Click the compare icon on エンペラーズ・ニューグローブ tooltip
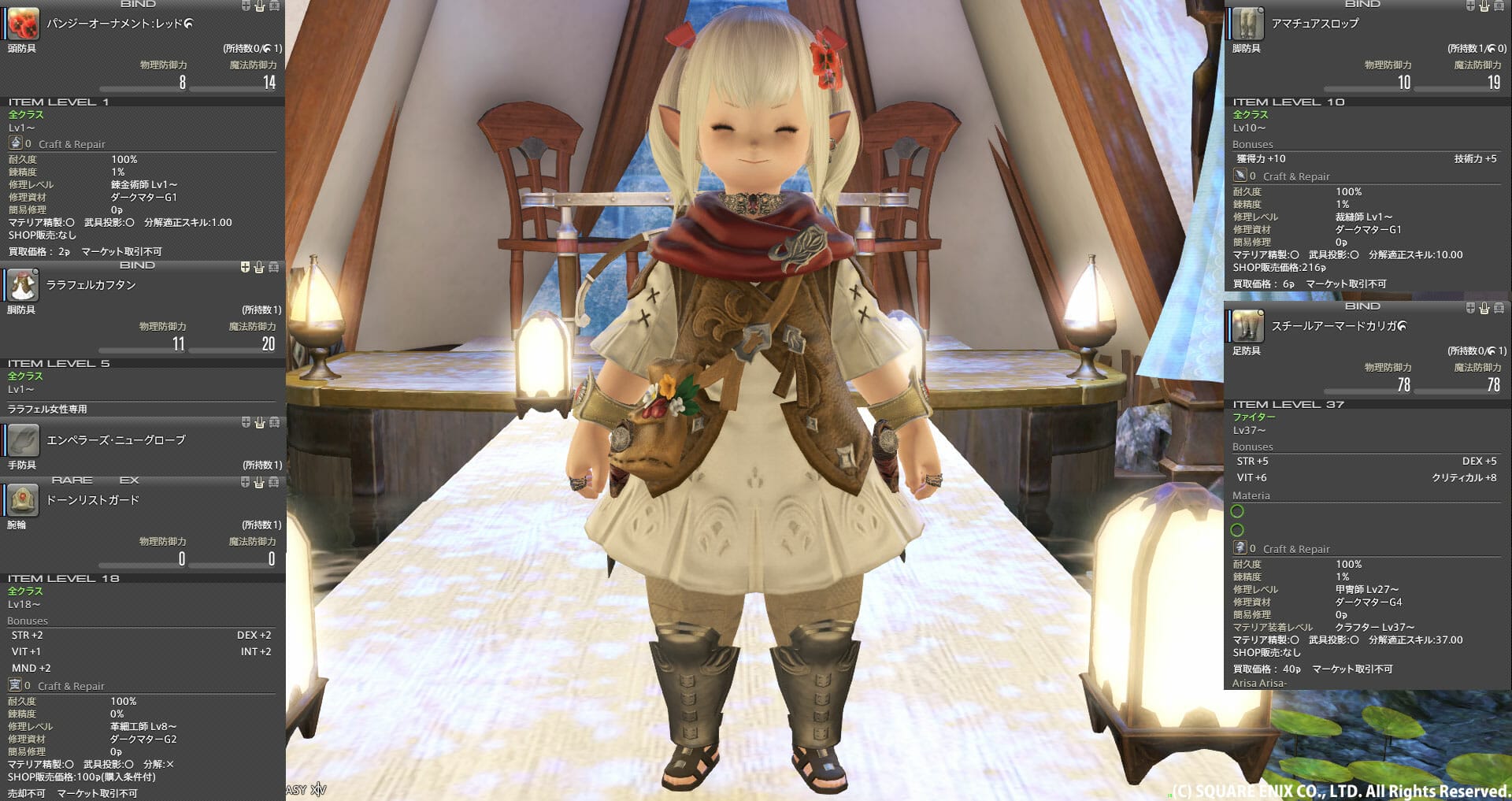This screenshot has height=801, width=1512. [x=244, y=424]
